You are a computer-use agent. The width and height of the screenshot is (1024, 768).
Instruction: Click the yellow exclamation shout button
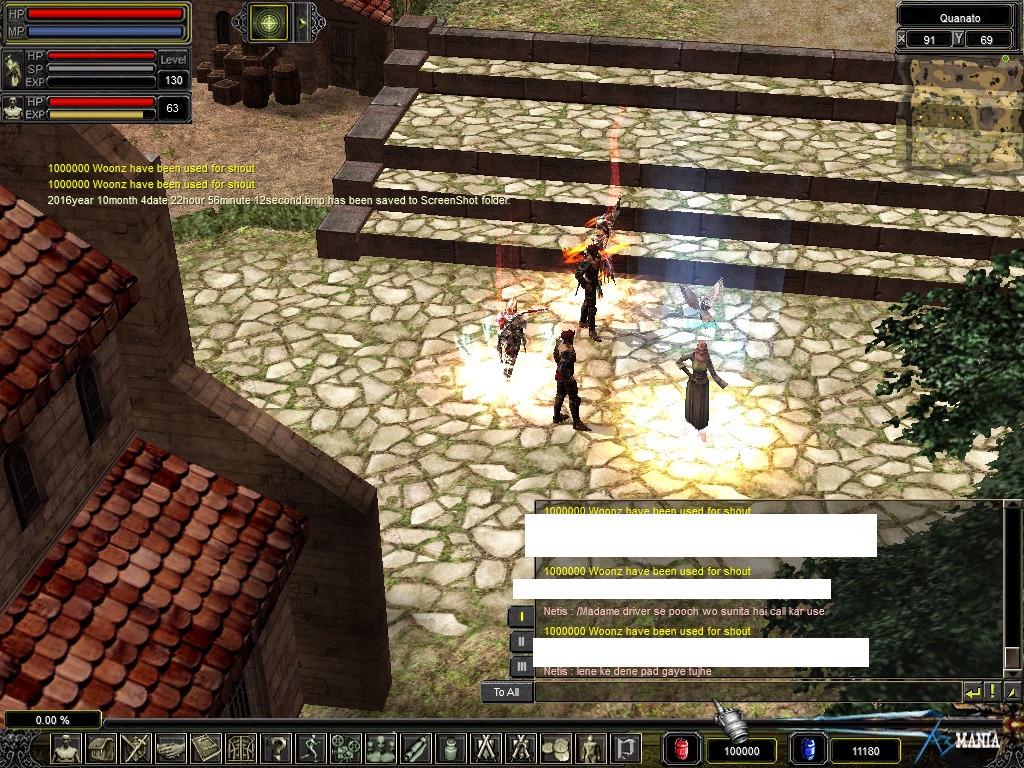993,691
